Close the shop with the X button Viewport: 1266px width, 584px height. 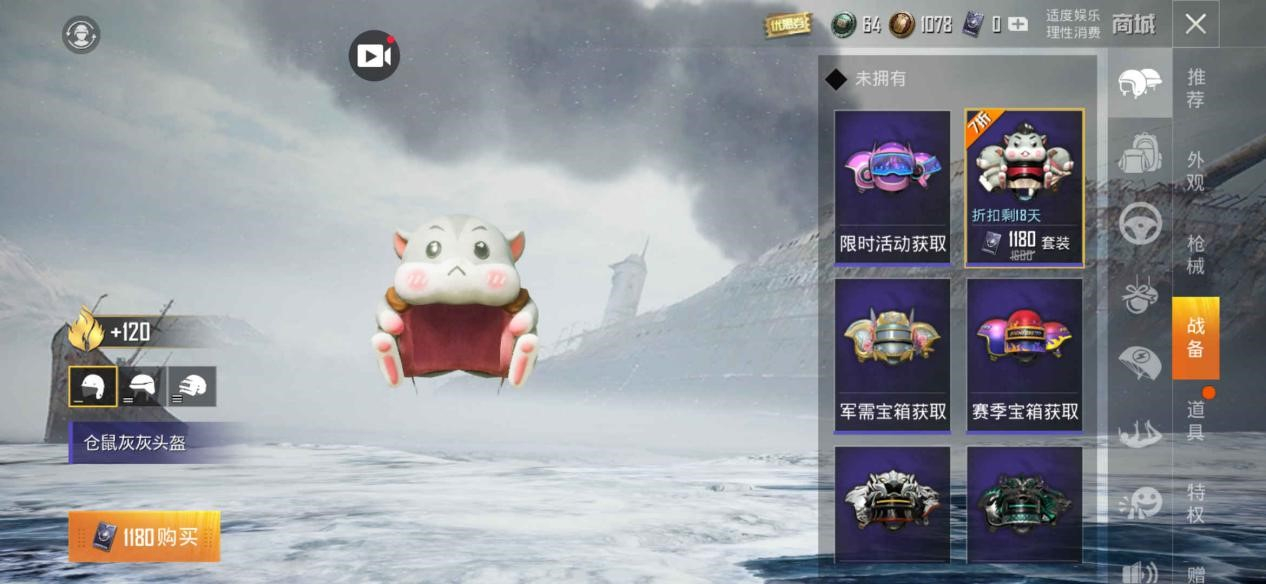click(1195, 25)
